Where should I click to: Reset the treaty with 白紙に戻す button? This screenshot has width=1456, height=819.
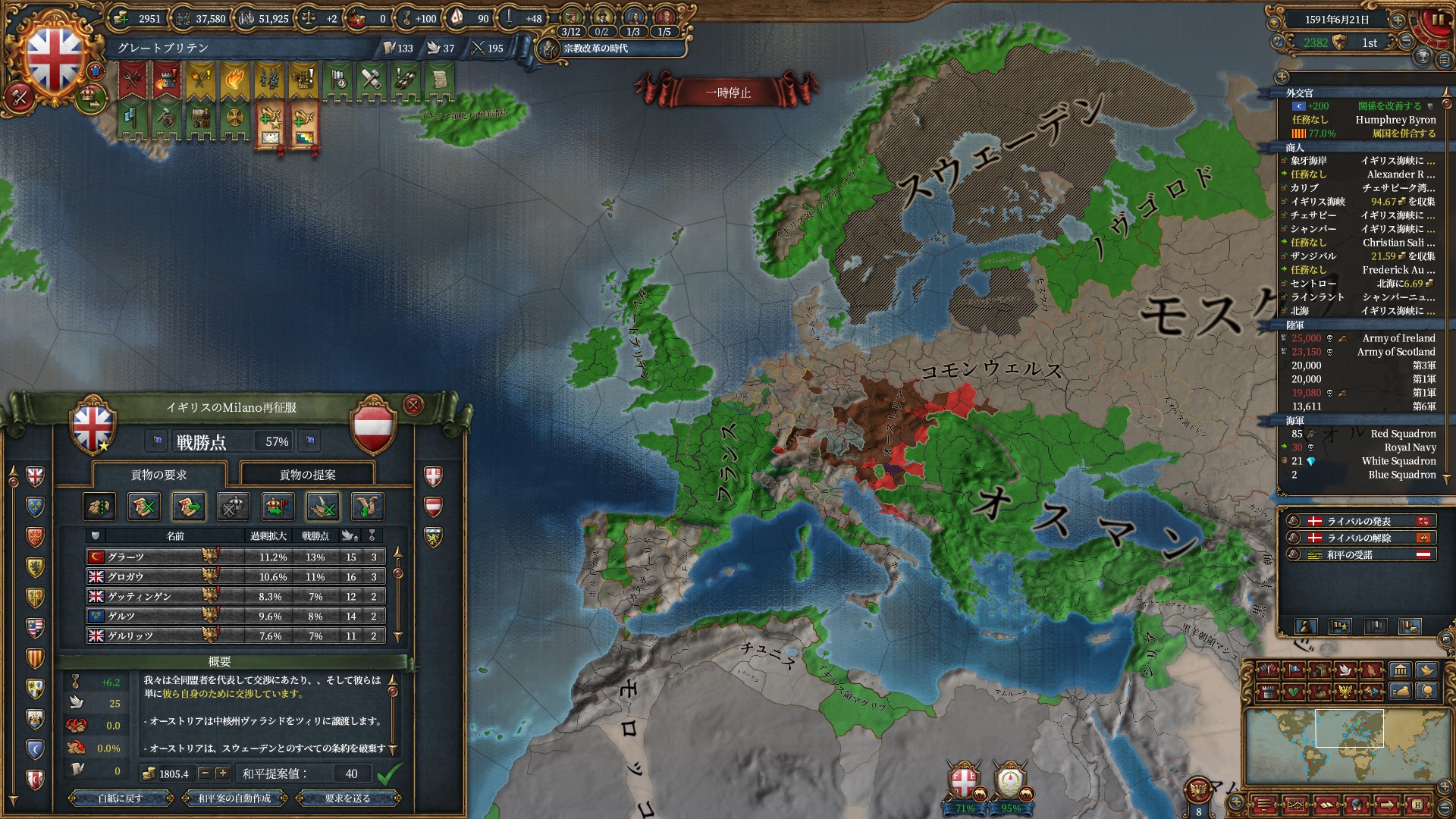(120, 798)
